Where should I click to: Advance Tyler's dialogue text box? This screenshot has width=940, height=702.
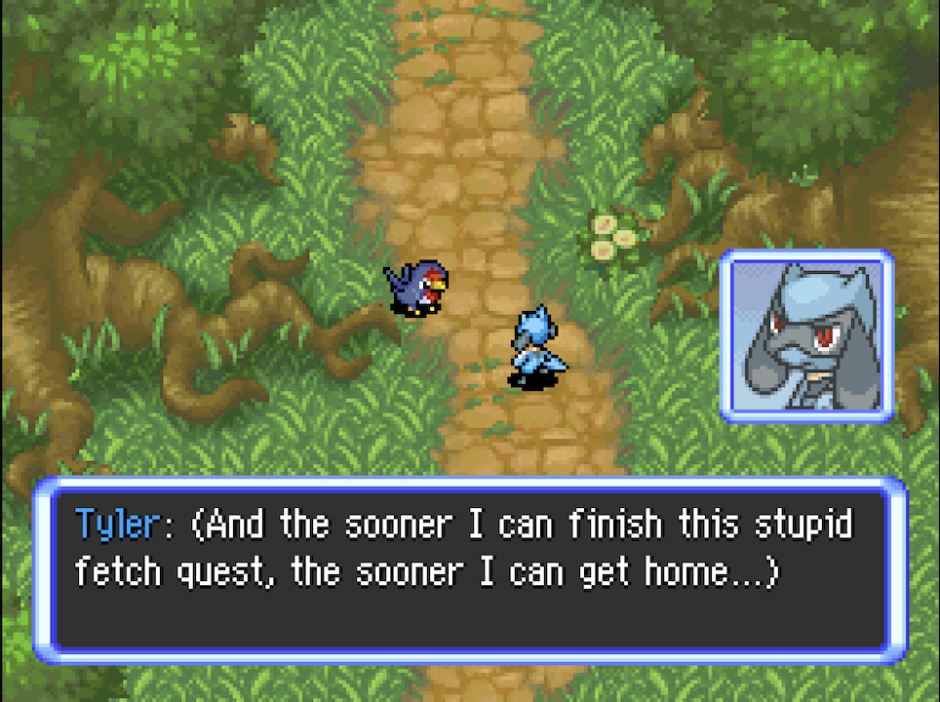(x=469, y=570)
